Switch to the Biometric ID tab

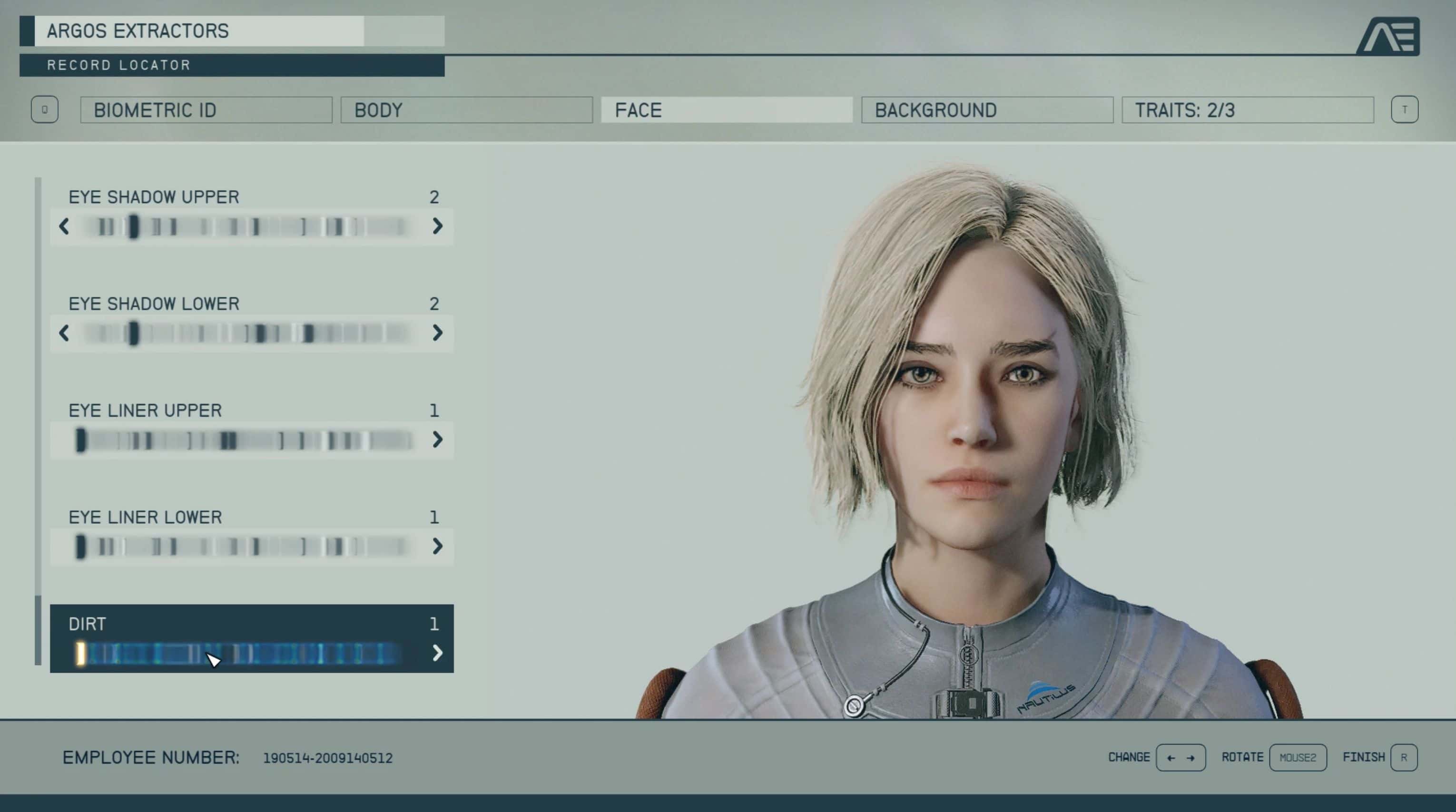click(x=207, y=109)
